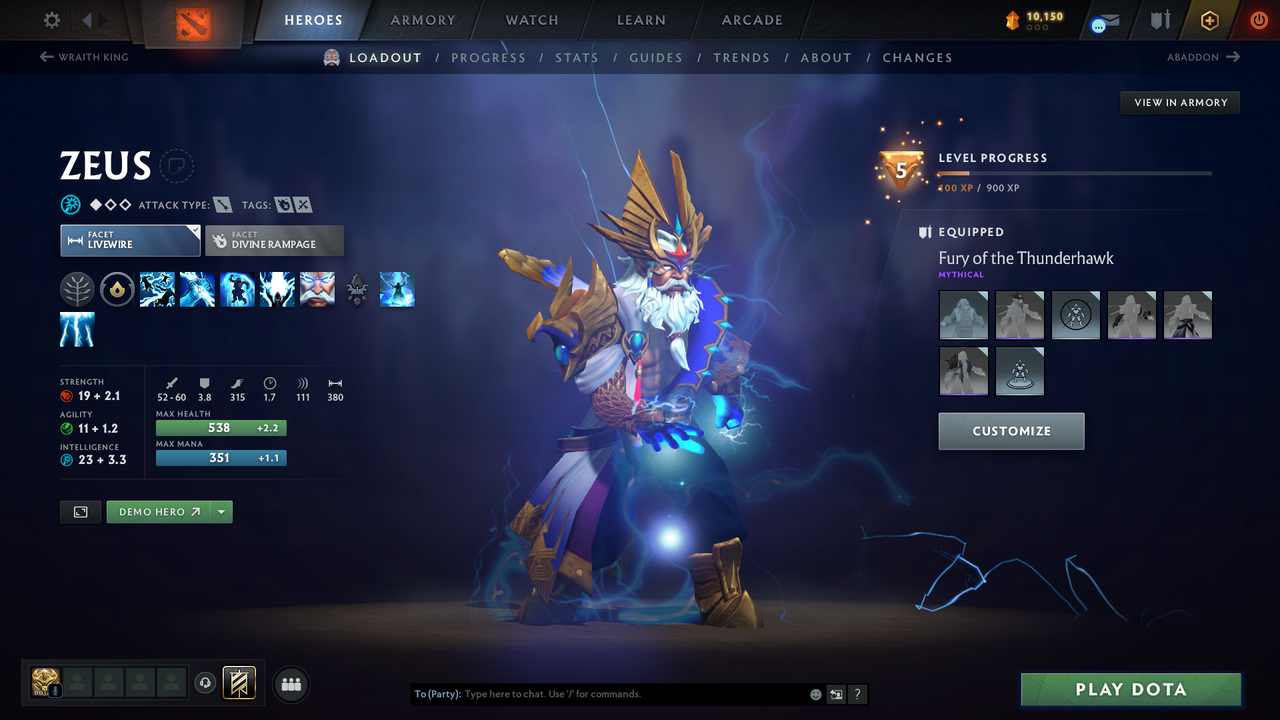
Task: Open the Demo Hero dropdown arrow
Action: (221, 511)
